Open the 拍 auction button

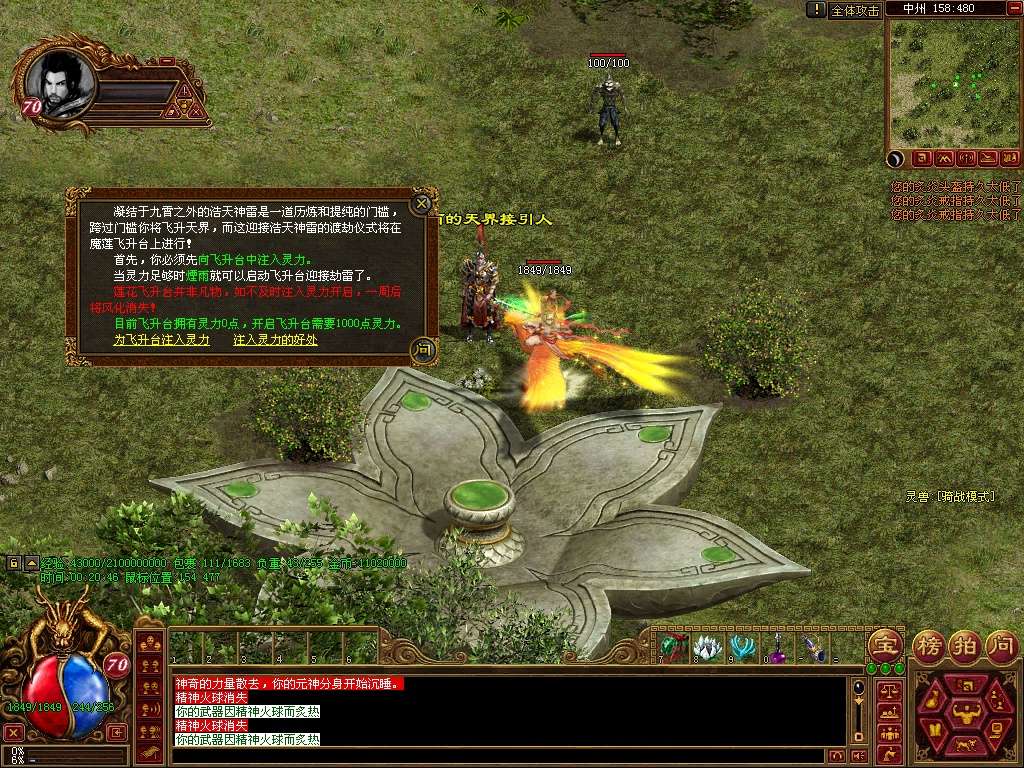(x=964, y=644)
